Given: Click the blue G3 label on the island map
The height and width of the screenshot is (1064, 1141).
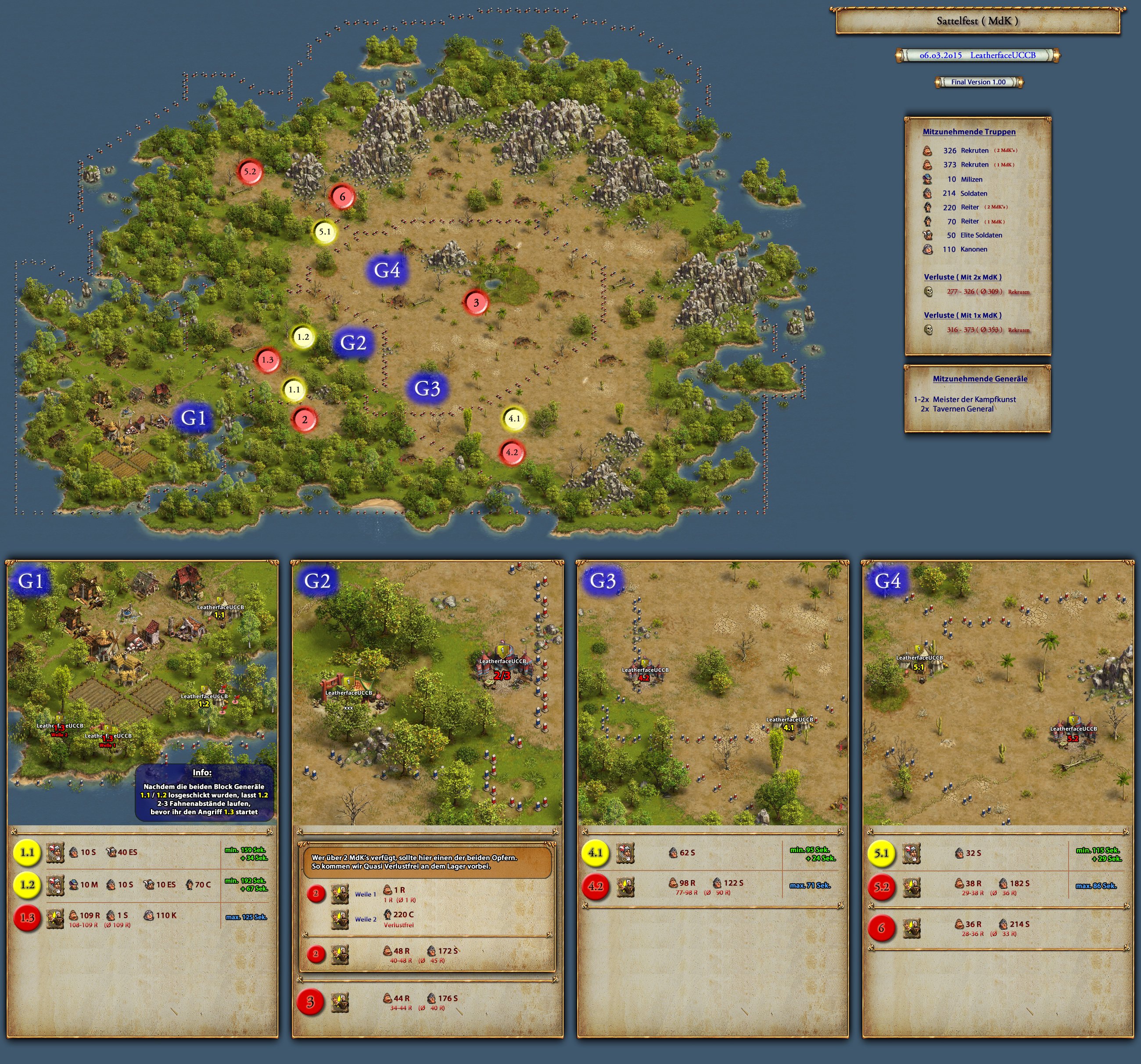Looking at the screenshot, I should (427, 389).
